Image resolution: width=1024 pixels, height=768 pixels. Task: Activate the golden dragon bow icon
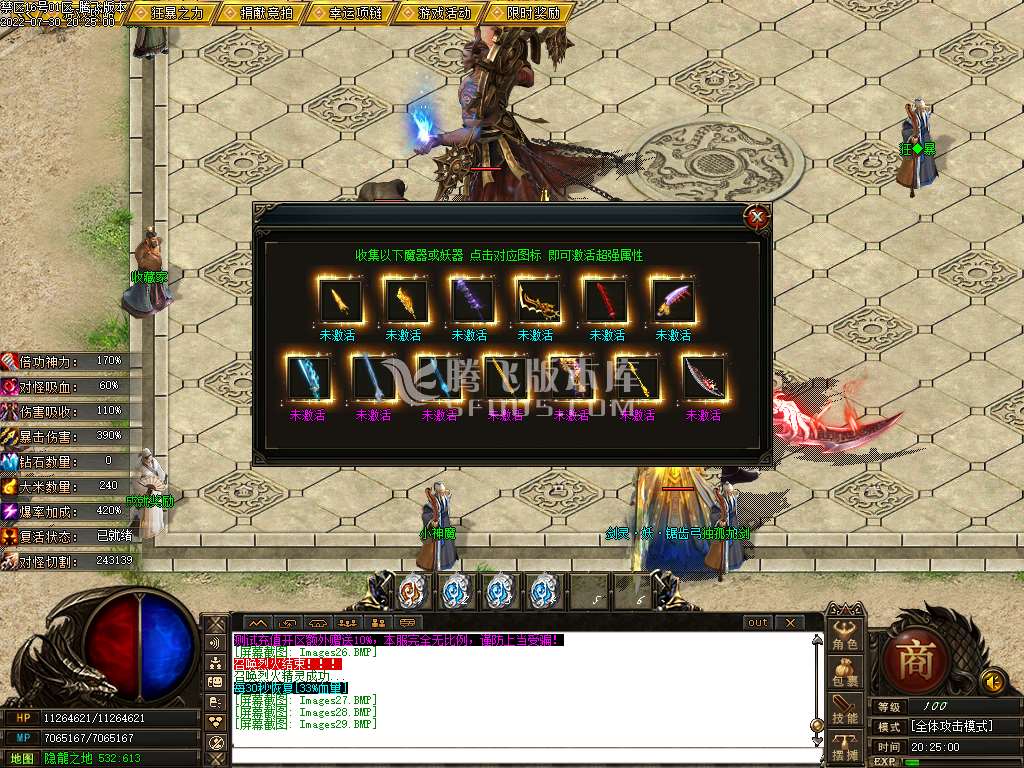click(x=539, y=299)
